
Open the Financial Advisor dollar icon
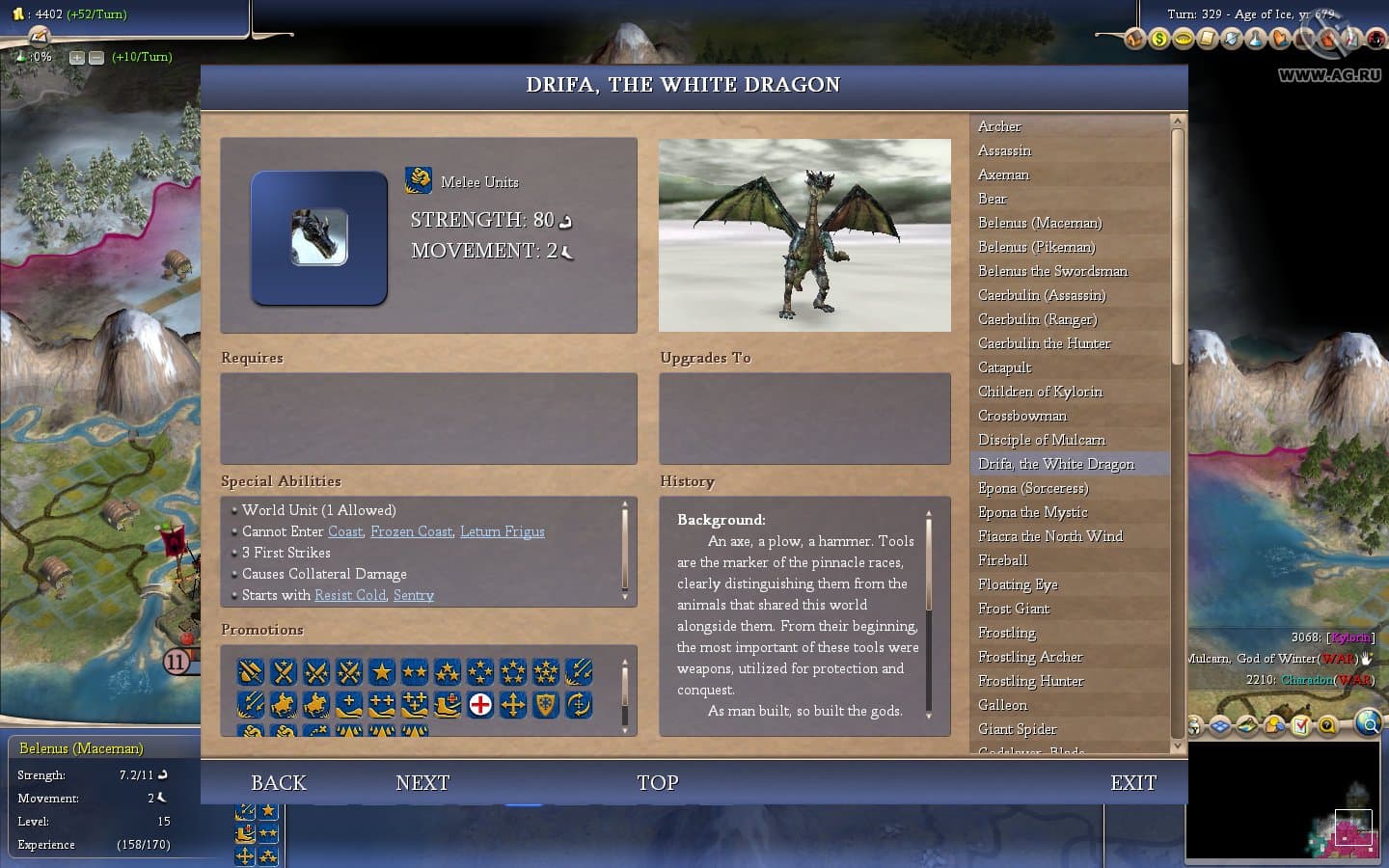pyautogui.click(x=1158, y=39)
